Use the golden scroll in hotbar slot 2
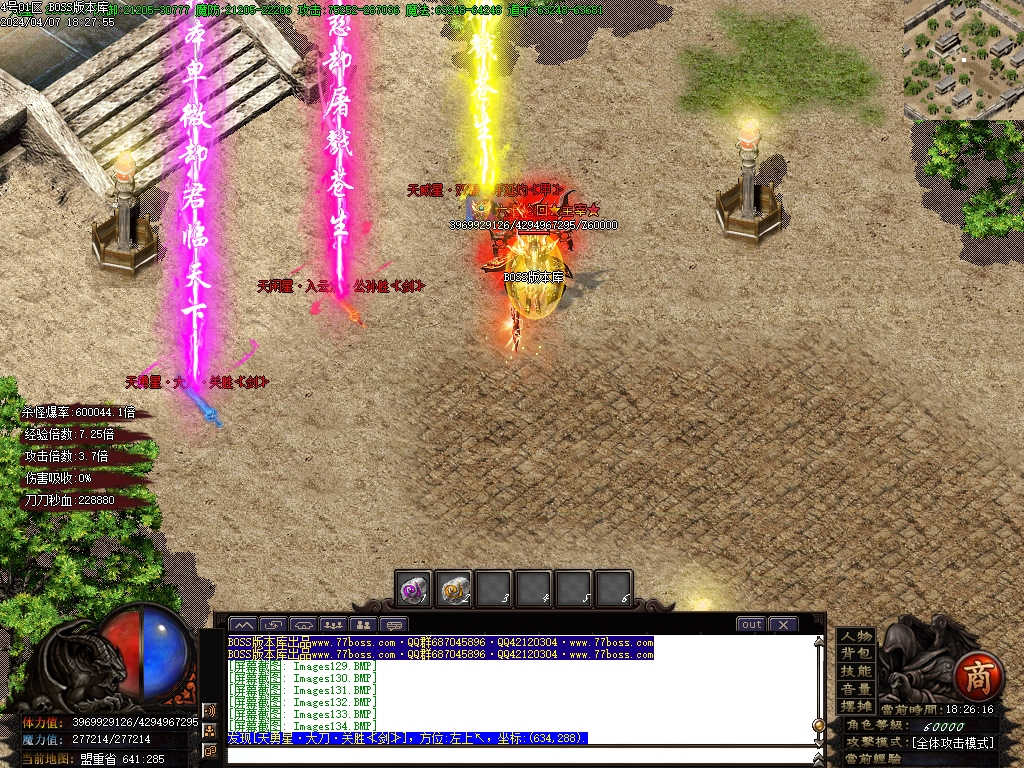This screenshot has height=768, width=1024. [454, 589]
